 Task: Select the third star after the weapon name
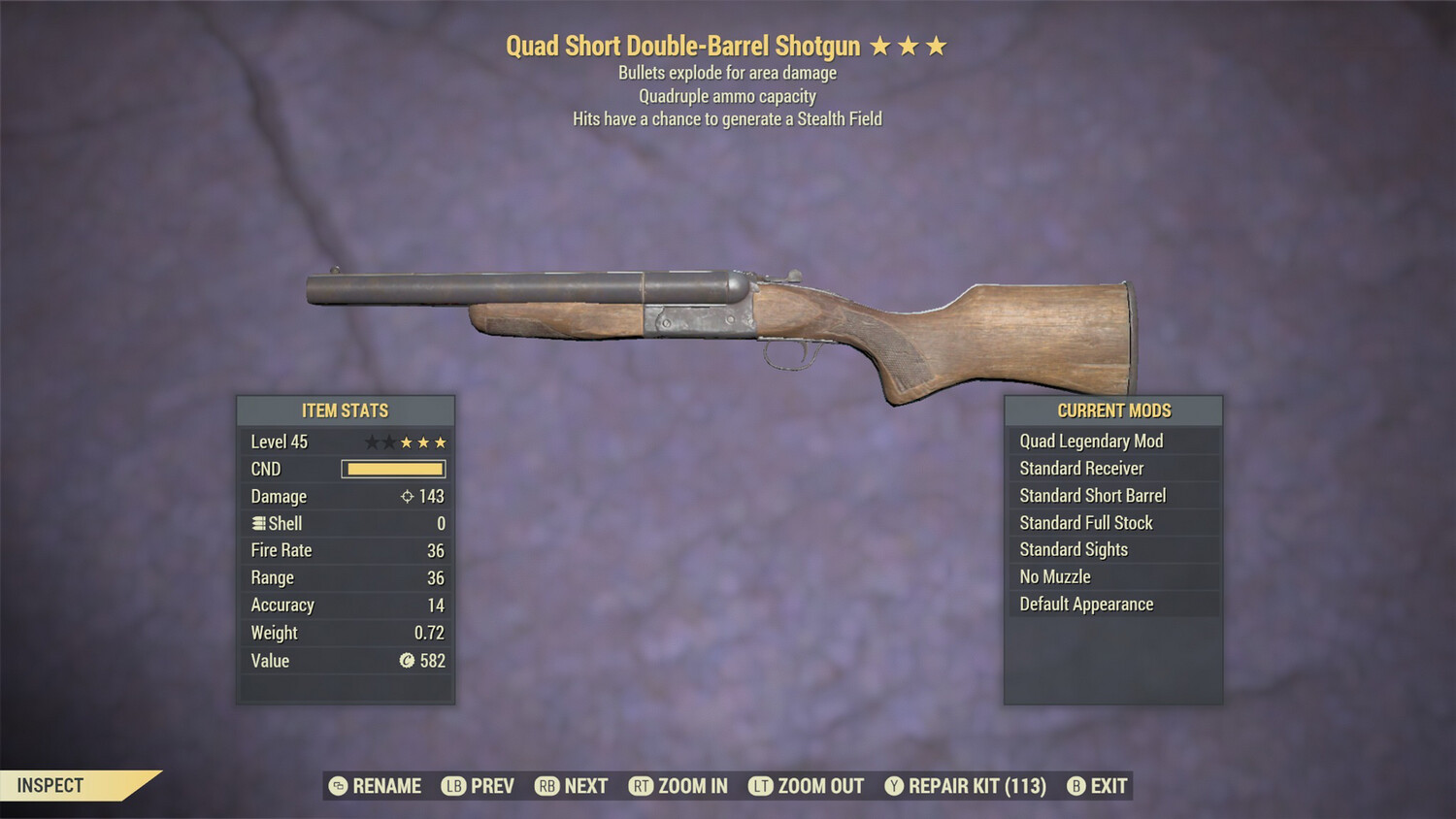936,45
